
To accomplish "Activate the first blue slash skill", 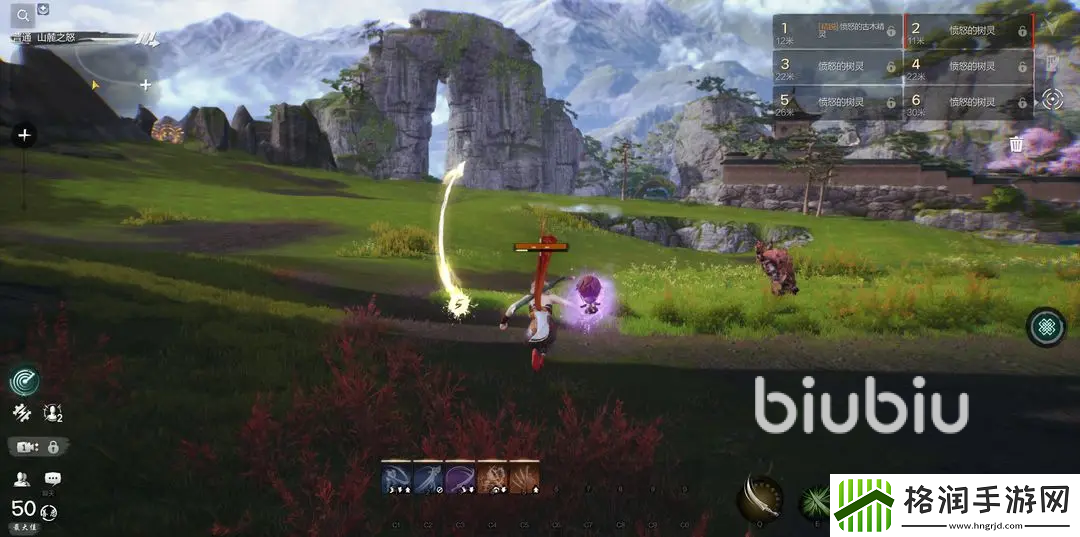I will 396,476.
